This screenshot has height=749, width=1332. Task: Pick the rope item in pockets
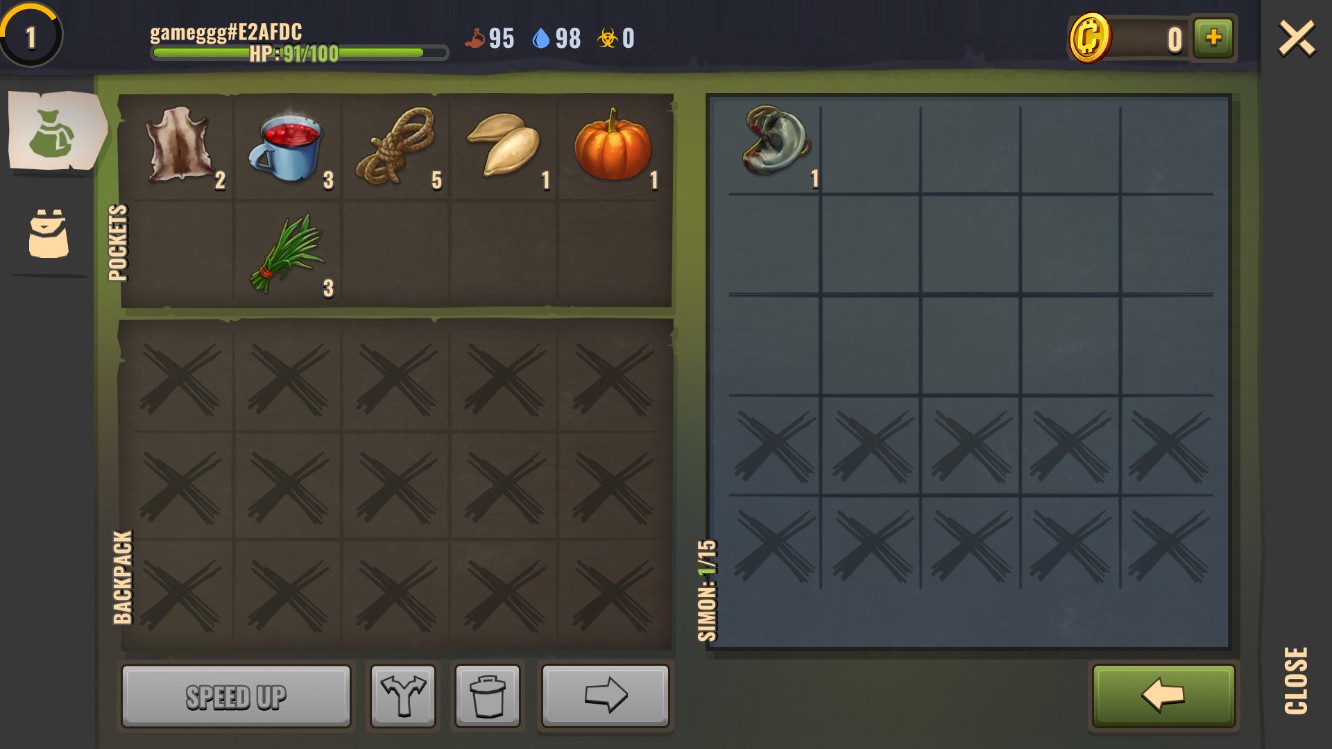[x=398, y=148]
